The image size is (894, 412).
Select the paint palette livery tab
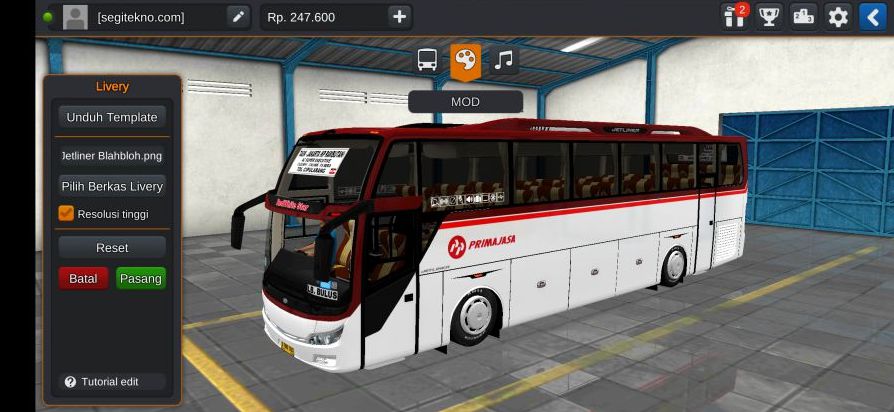(x=465, y=60)
